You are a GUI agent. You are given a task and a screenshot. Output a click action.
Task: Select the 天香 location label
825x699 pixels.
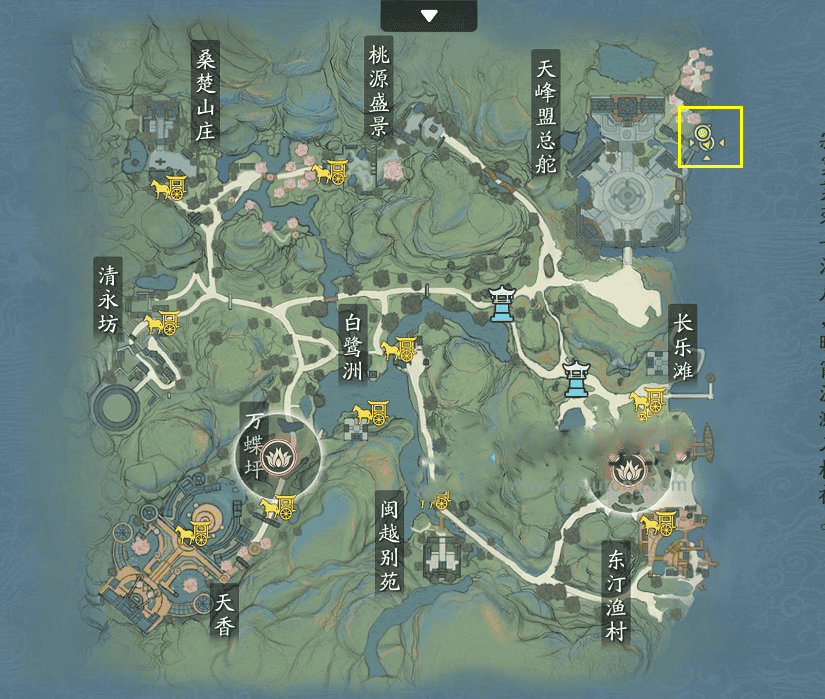[x=226, y=614]
